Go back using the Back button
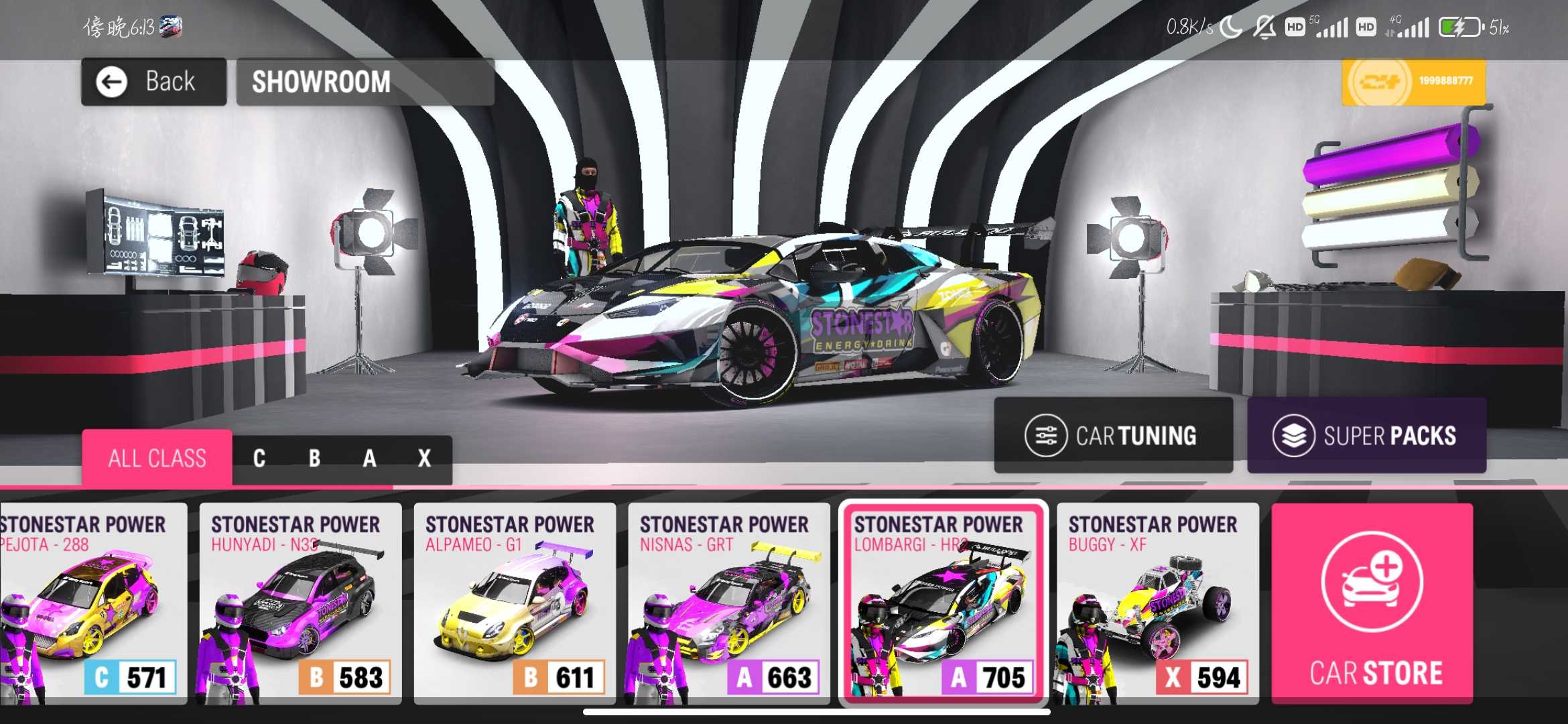 tap(153, 82)
